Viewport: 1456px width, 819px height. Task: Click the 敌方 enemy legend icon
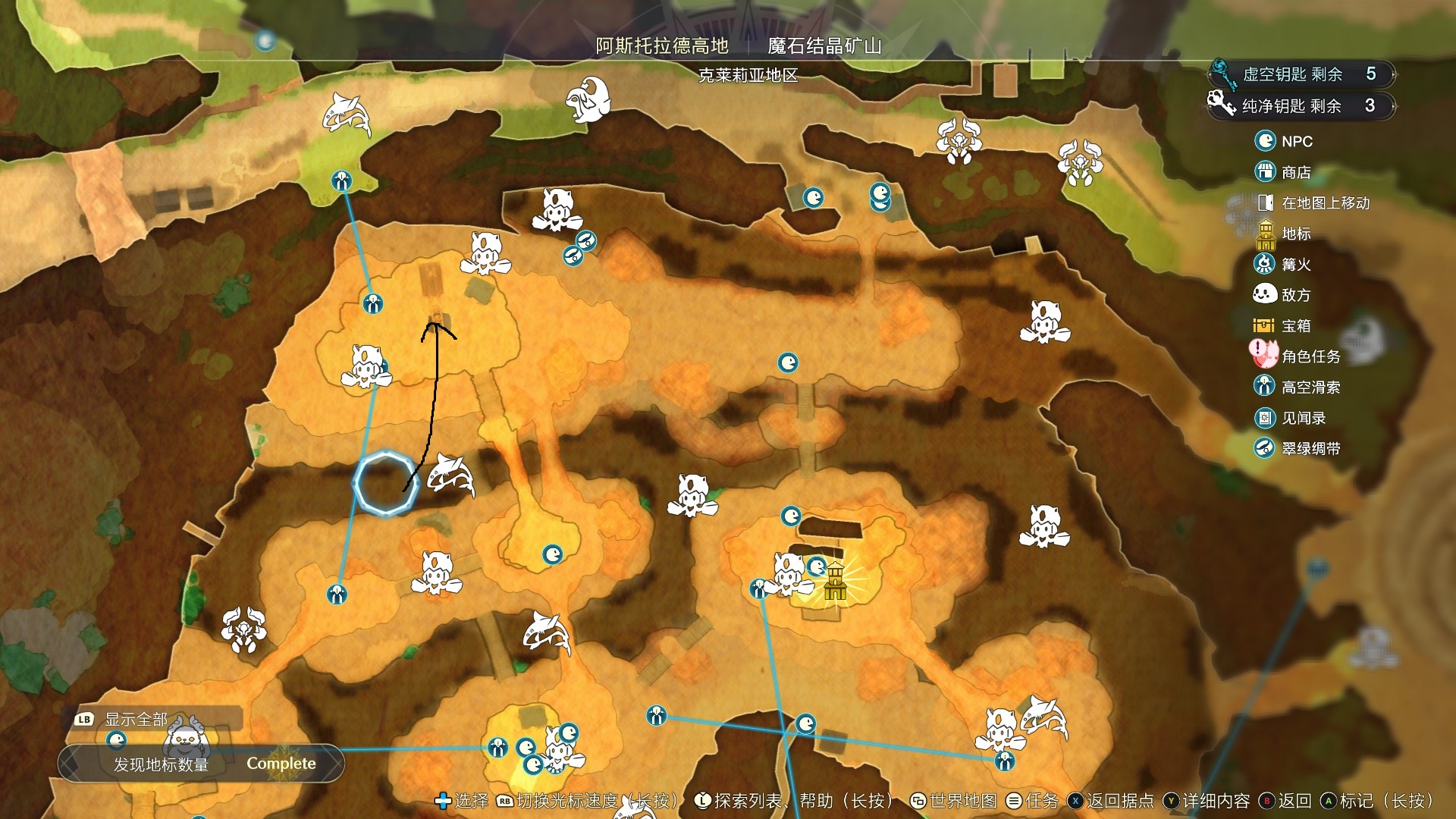coord(1263,295)
